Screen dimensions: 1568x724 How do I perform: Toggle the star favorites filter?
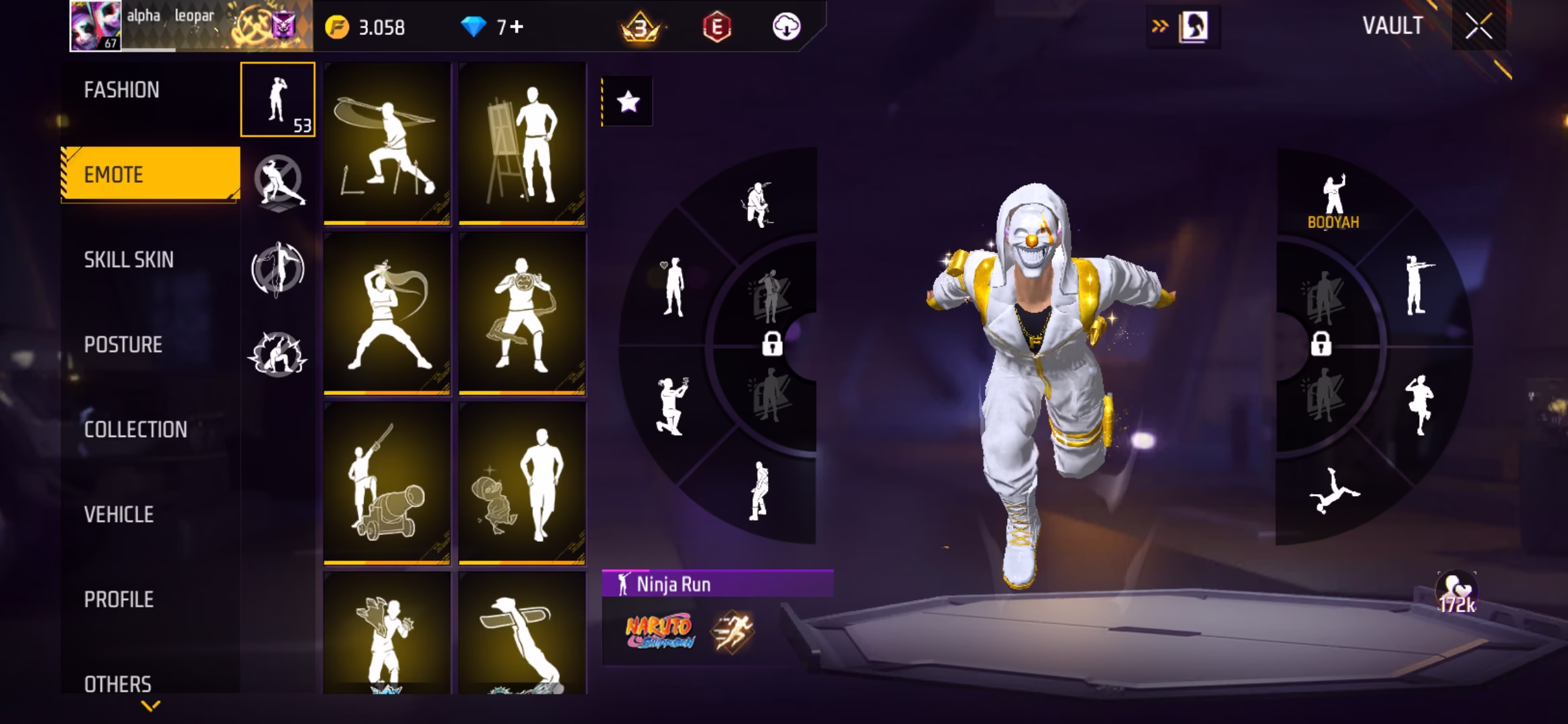[x=628, y=102]
